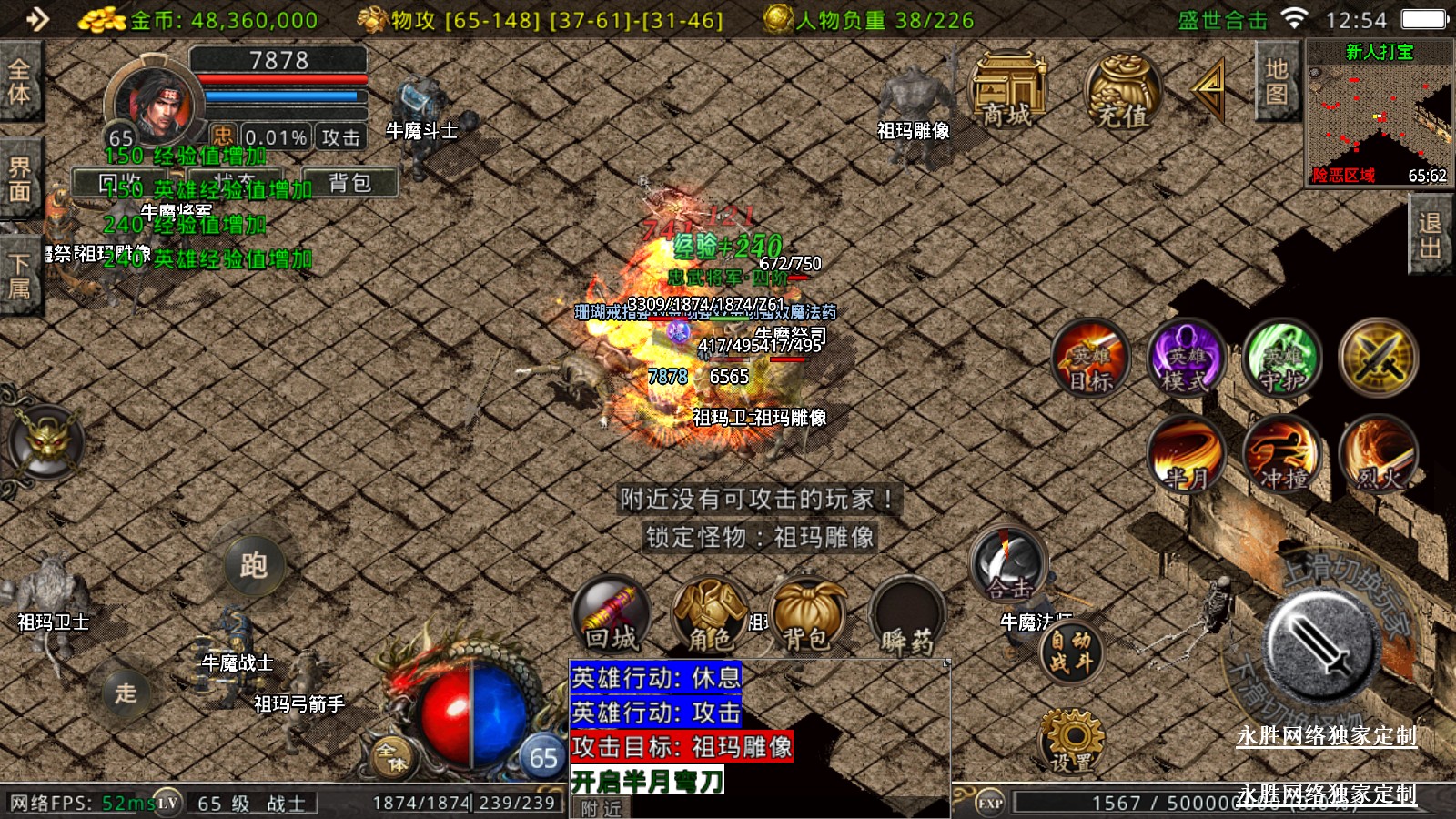Screen dimensions: 1456x819
Task: Activate the 半月 skill
Action: point(1187,454)
